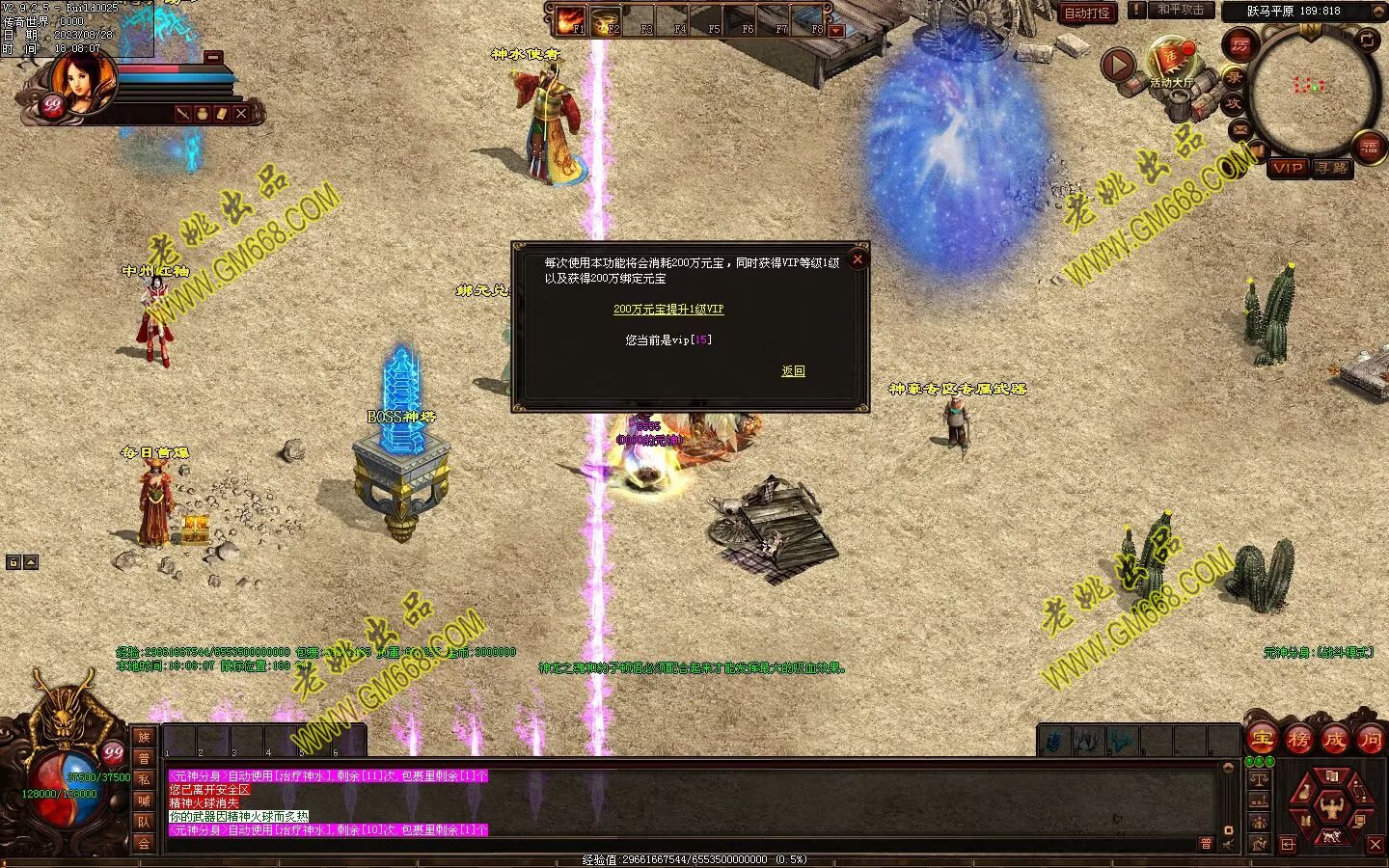Toggle the 自动打怪 auto-fight button
Screen dimensions: 1389x868
coord(1087,13)
